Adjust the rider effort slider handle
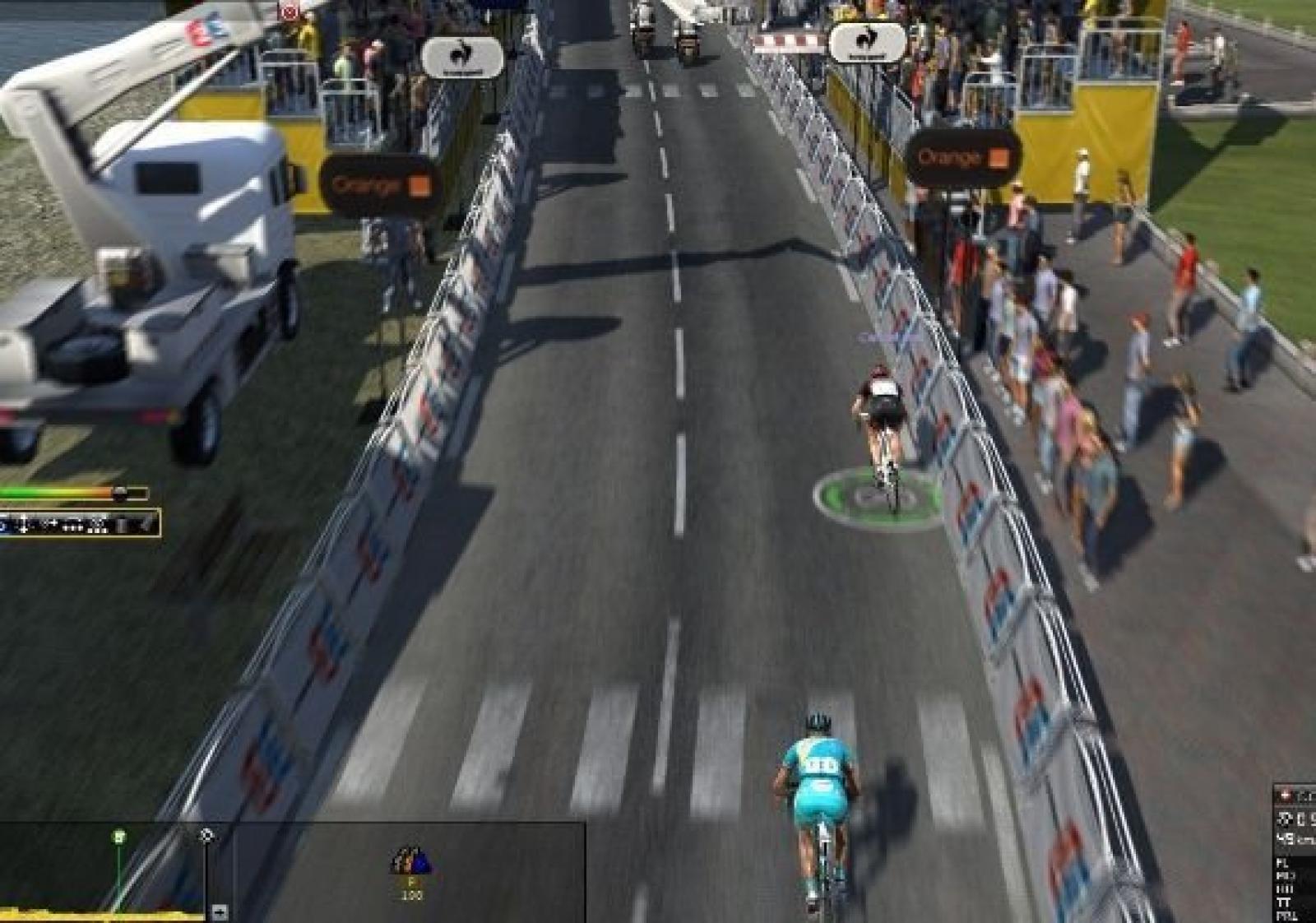 click(x=120, y=494)
